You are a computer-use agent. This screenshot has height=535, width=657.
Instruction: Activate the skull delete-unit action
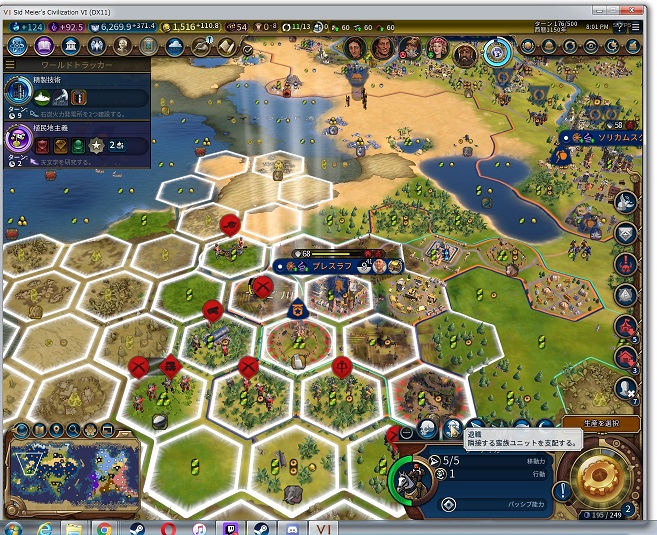(x=427, y=429)
